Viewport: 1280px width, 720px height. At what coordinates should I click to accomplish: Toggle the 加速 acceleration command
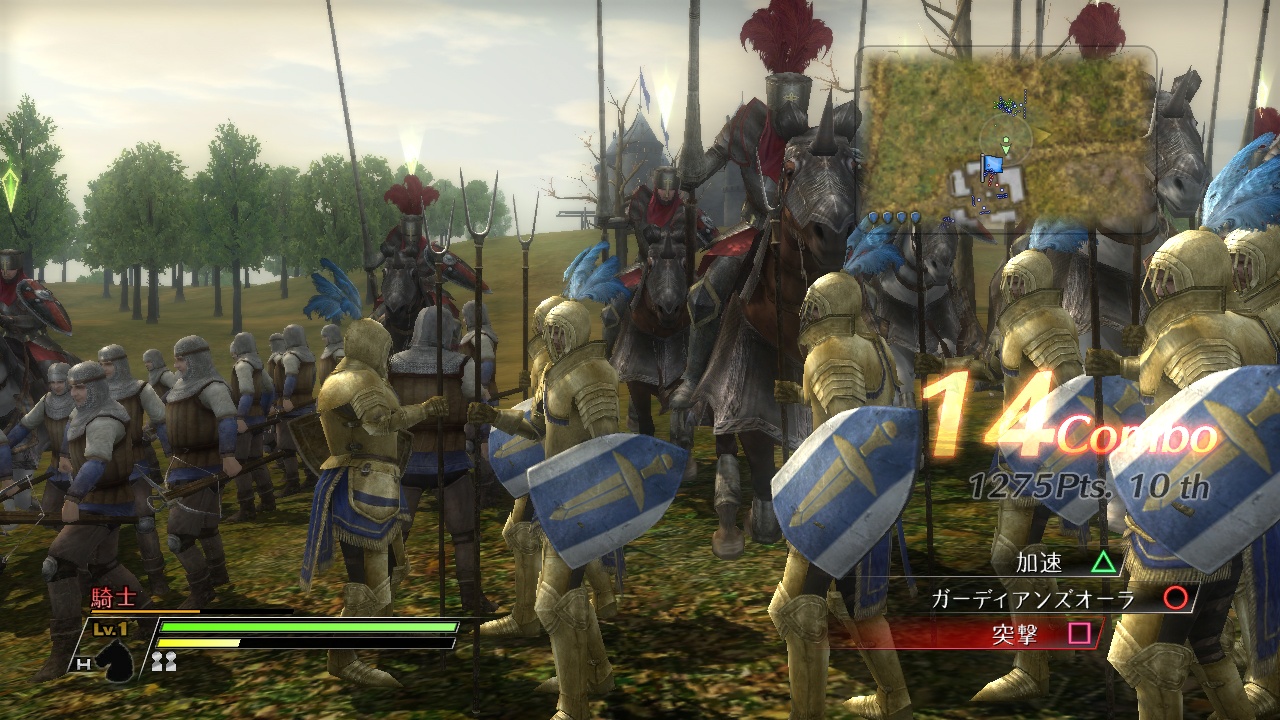point(1041,563)
